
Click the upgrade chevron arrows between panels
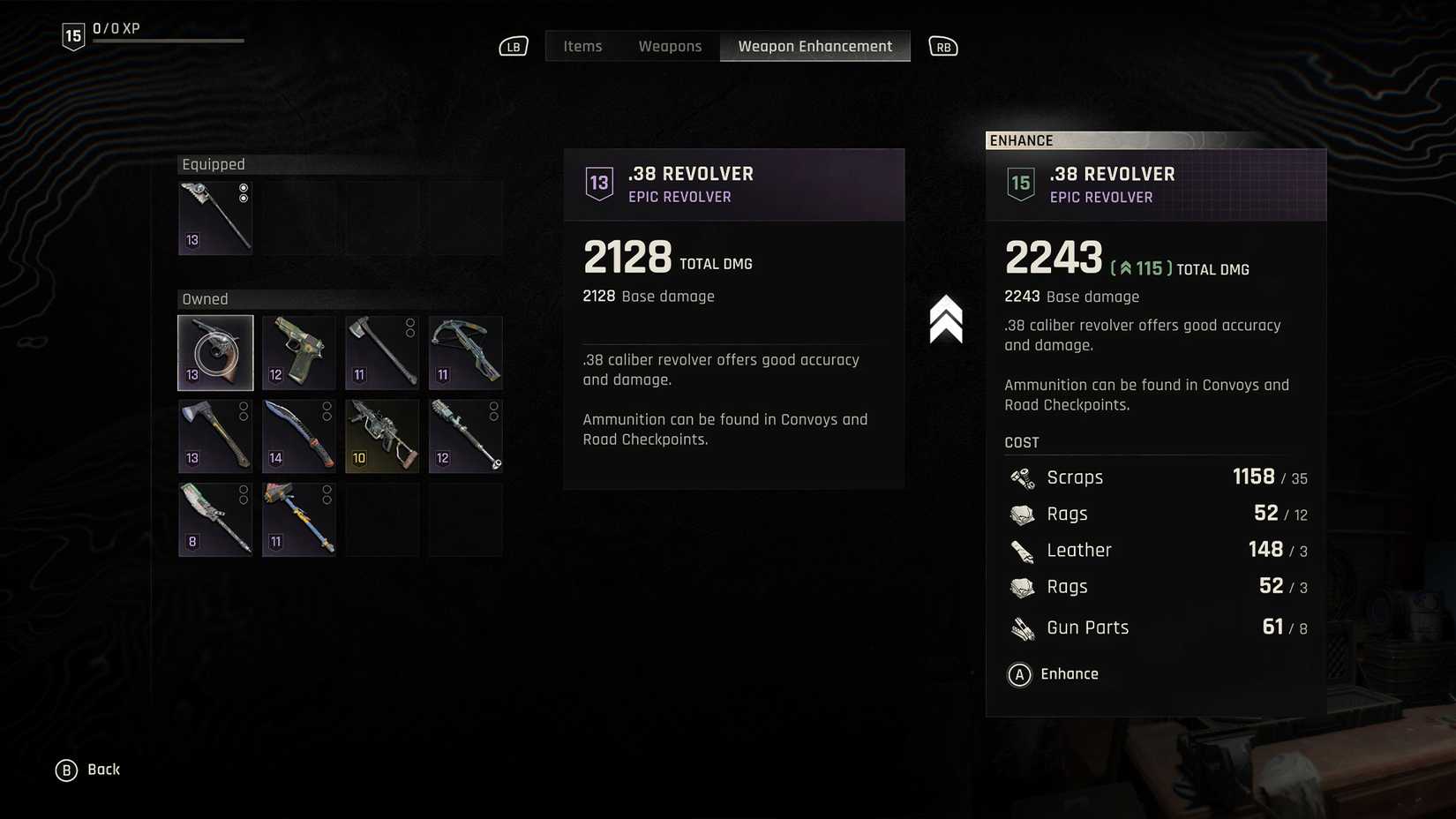pos(948,319)
